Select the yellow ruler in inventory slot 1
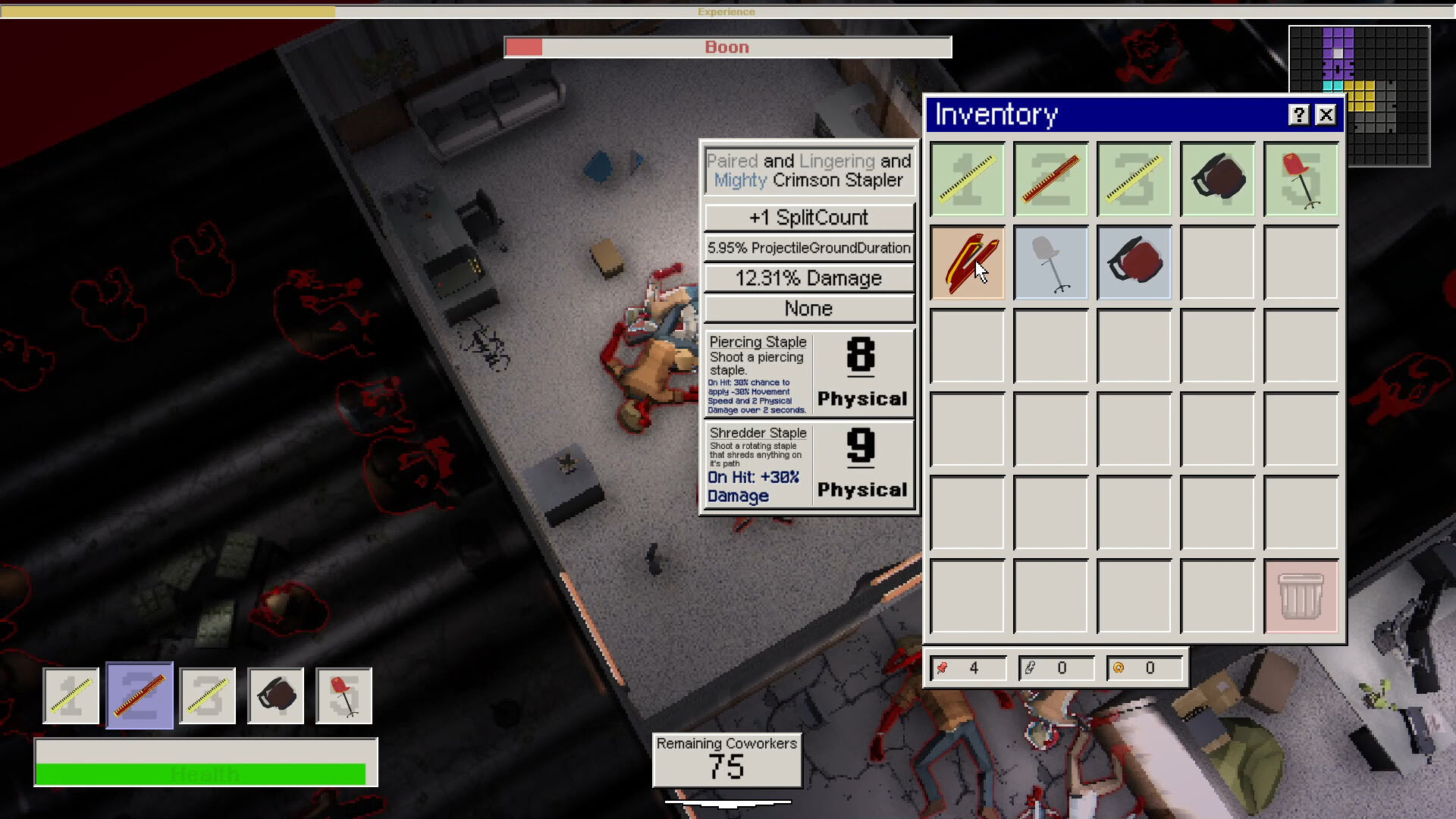Viewport: 1456px width, 819px height. click(967, 180)
